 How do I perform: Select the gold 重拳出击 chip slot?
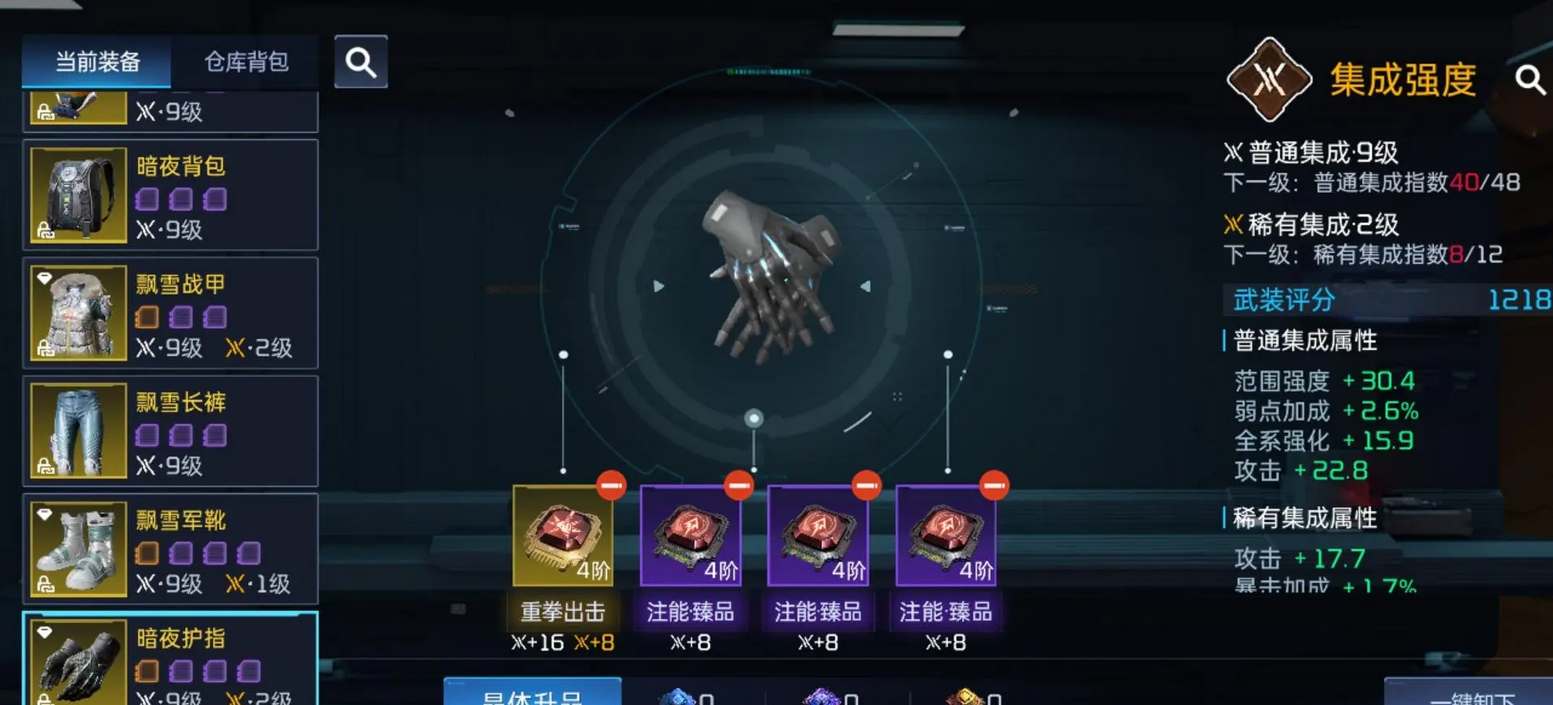click(x=563, y=535)
